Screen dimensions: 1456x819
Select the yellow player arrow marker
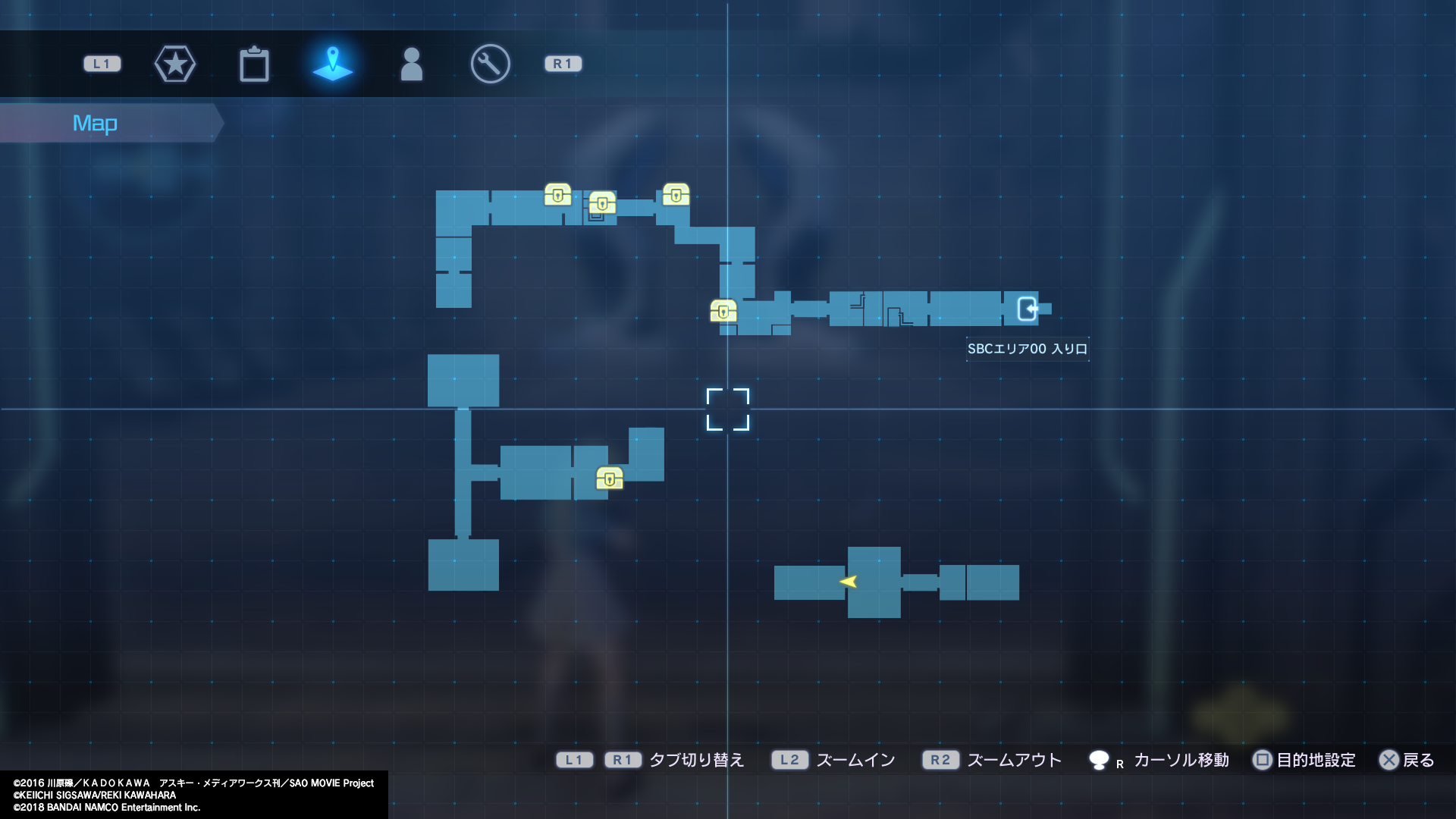849,582
